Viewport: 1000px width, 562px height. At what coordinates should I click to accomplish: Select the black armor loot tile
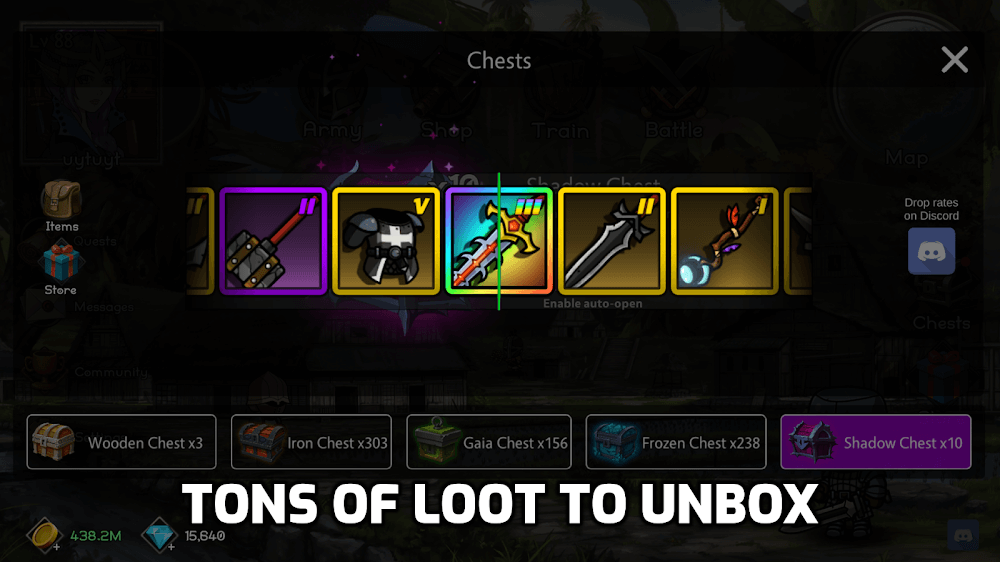(386, 241)
